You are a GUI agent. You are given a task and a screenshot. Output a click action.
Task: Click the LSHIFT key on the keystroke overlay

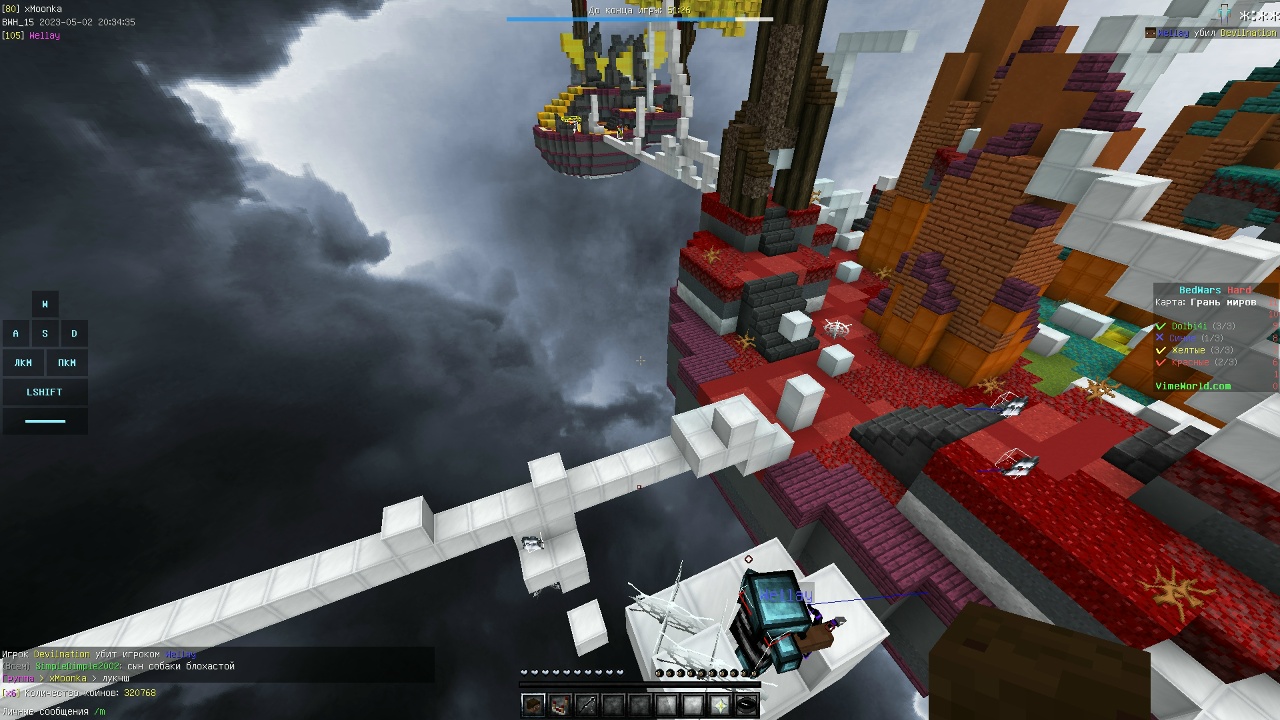pos(44,392)
